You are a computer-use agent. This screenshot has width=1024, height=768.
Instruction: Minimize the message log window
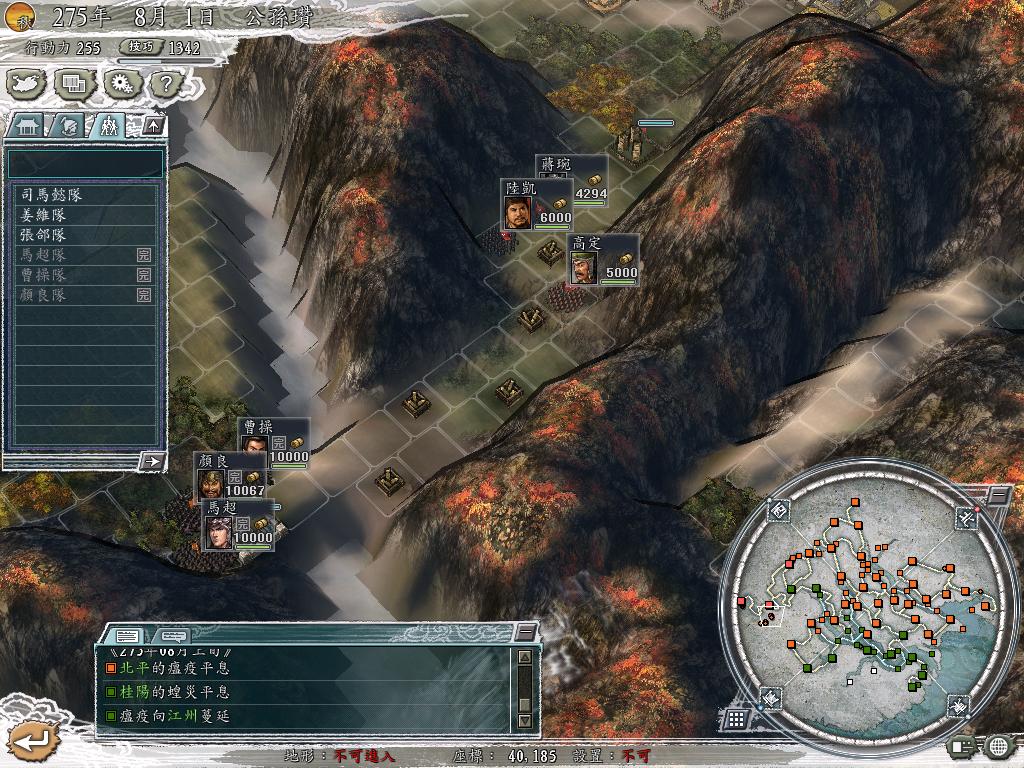(525, 633)
